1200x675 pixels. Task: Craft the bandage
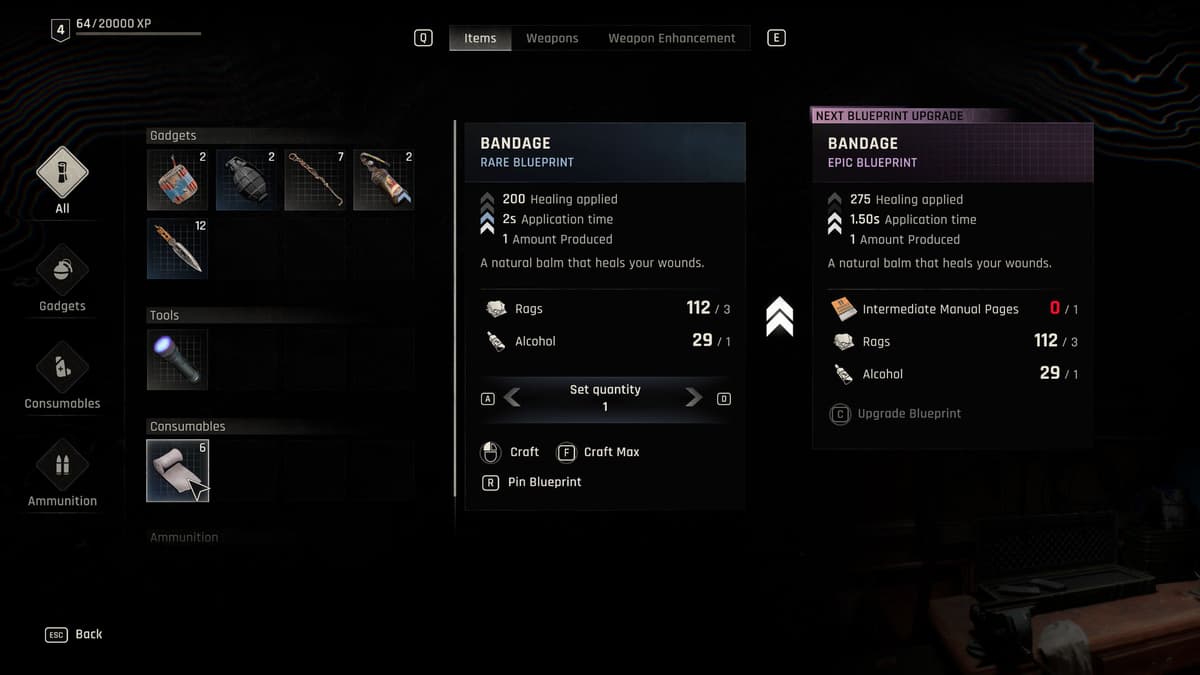pyautogui.click(x=511, y=452)
